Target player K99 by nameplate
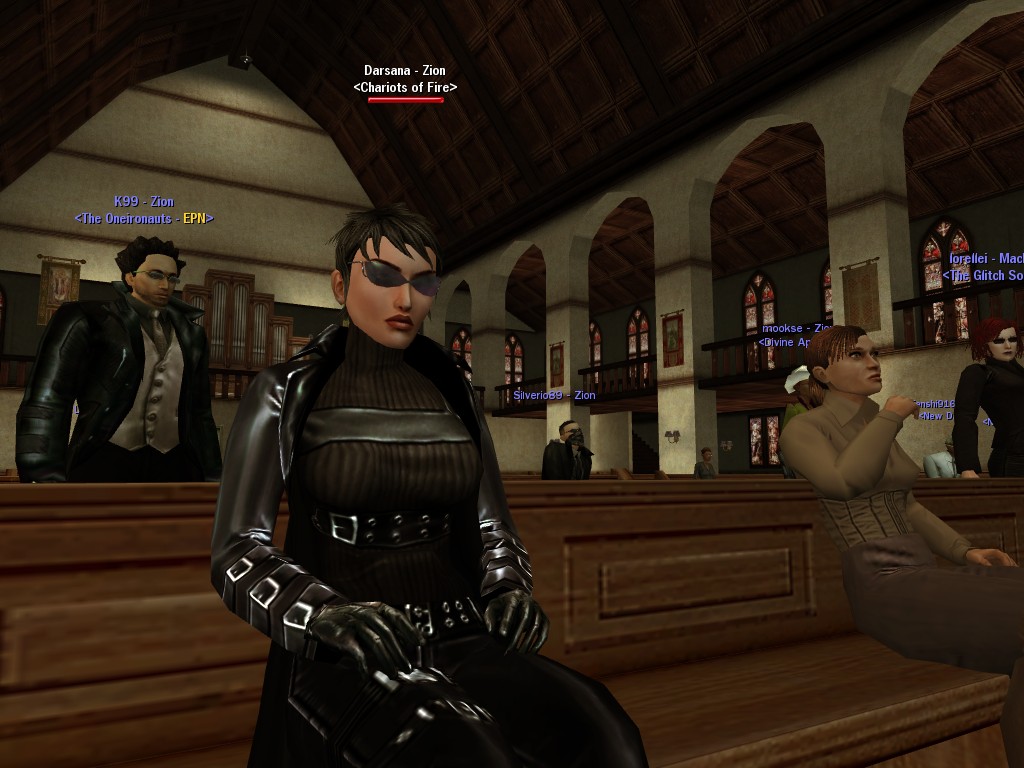Screen dimensions: 1024x768 coord(144,202)
